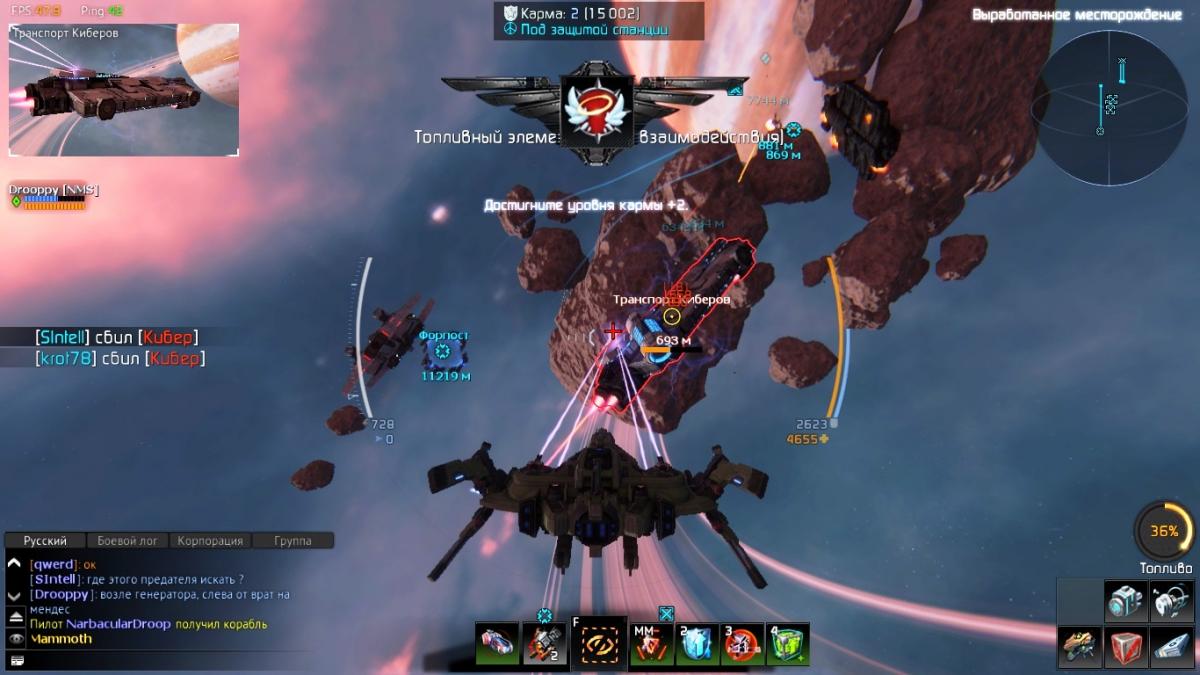The width and height of the screenshot is (1200, 675).
Task: Click the Транспорт Киберов target camera view
Action: click(124, 90)
